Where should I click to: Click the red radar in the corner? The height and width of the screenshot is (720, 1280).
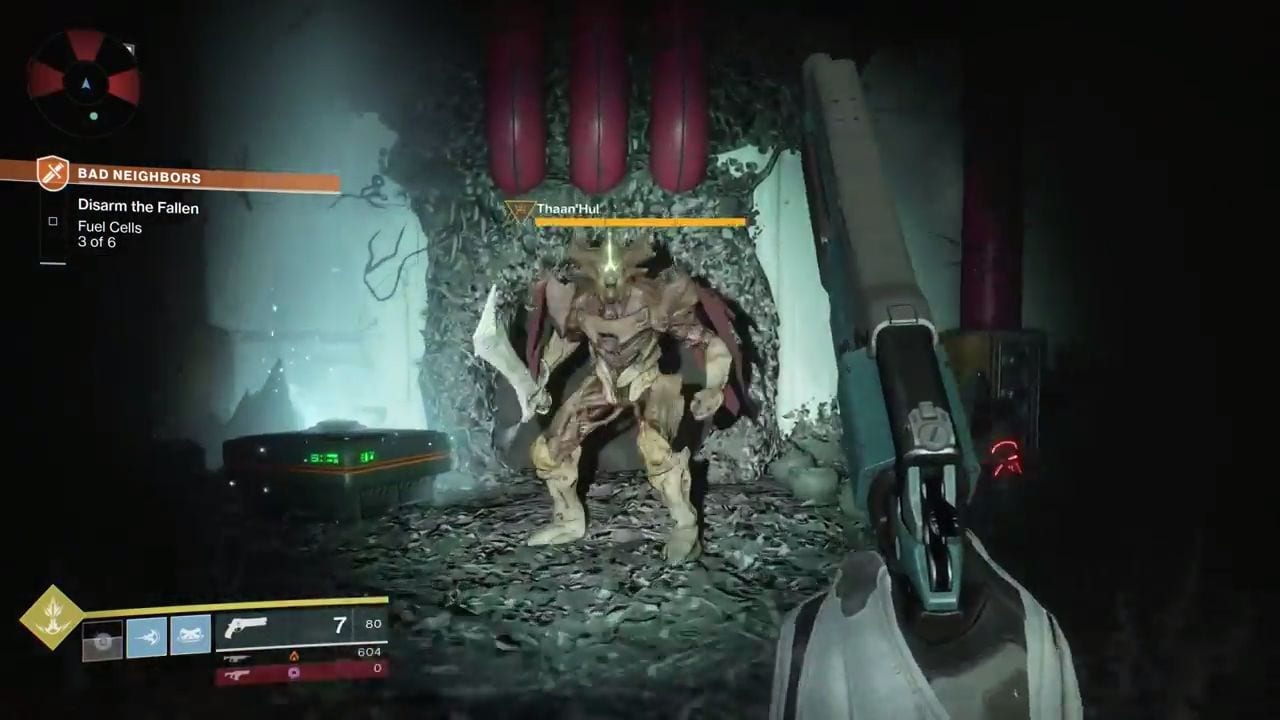84,82
